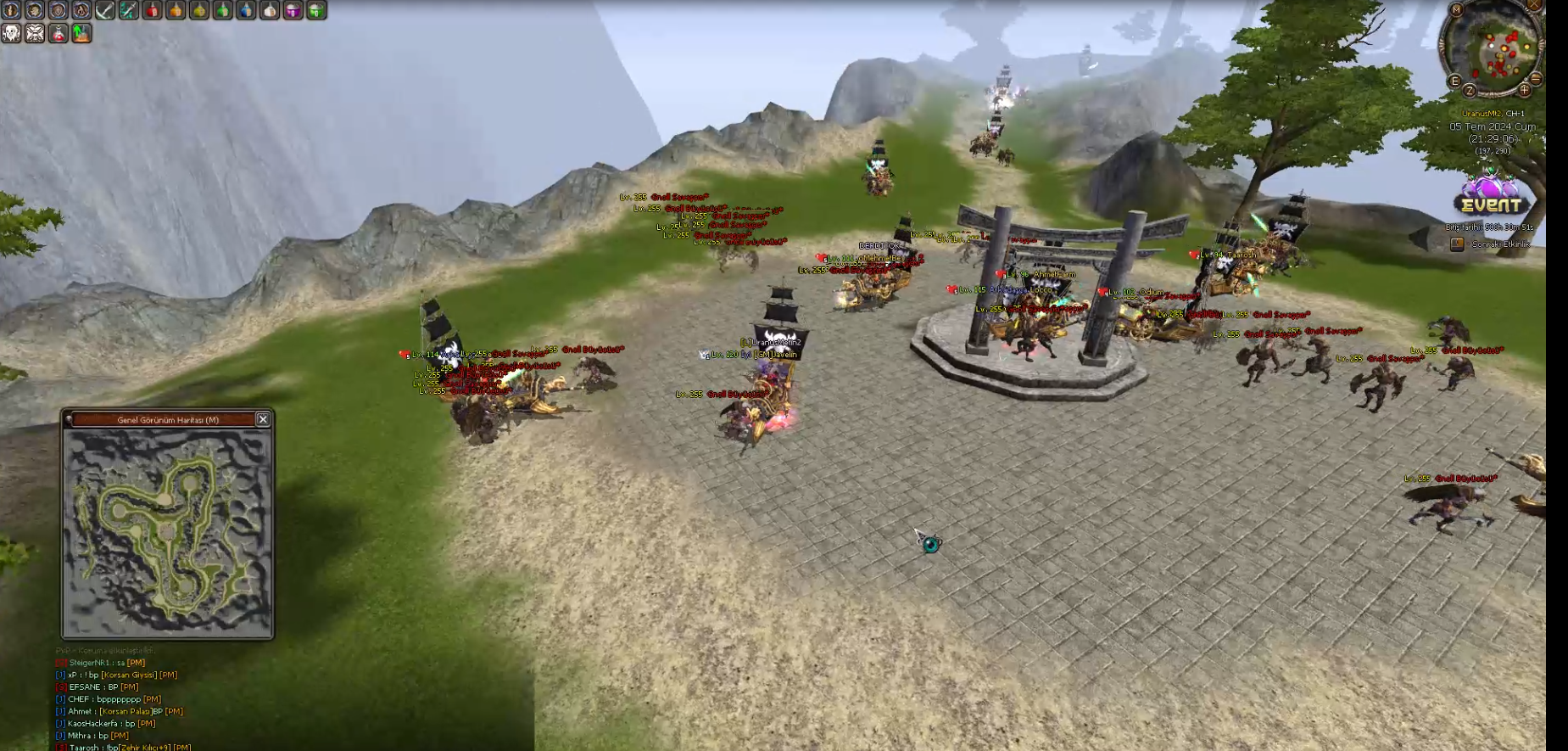Select the blue potion icon

coord(246,10)
